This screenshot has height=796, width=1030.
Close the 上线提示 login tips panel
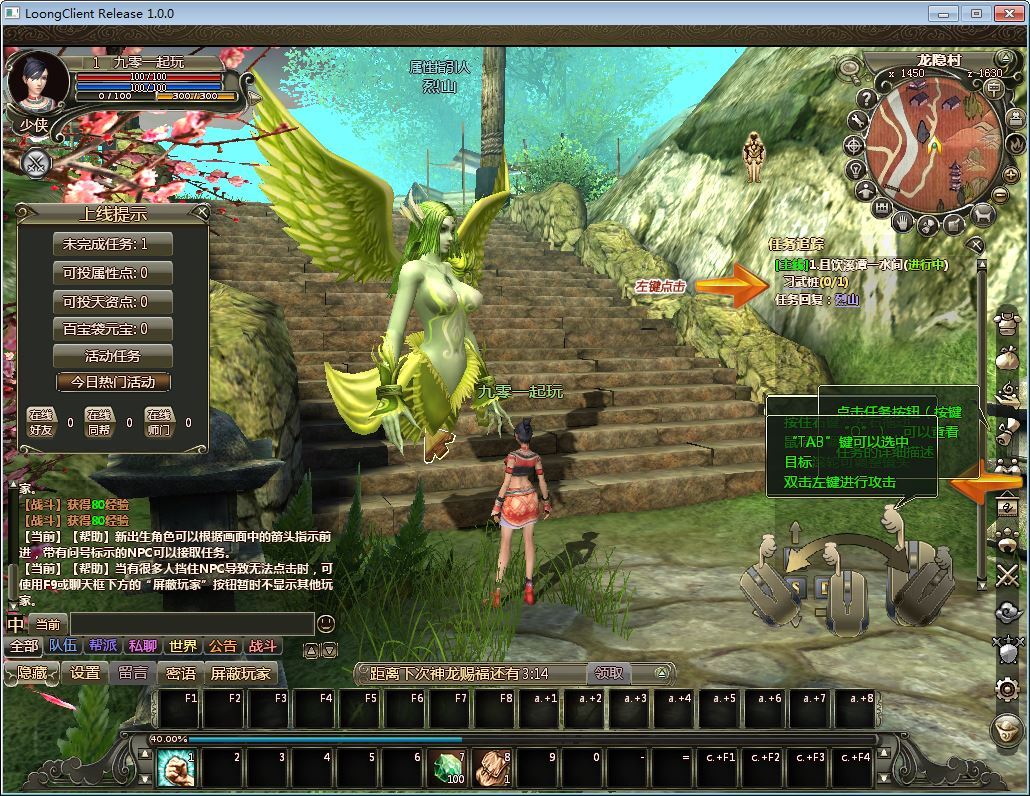(x=201, y=212)
